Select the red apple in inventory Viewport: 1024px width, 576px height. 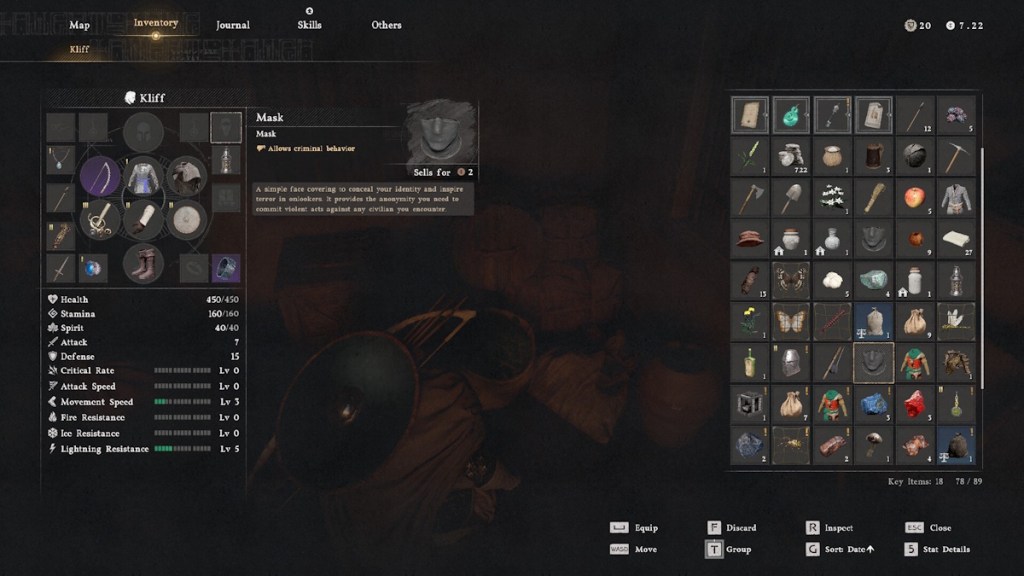(914, 197)
